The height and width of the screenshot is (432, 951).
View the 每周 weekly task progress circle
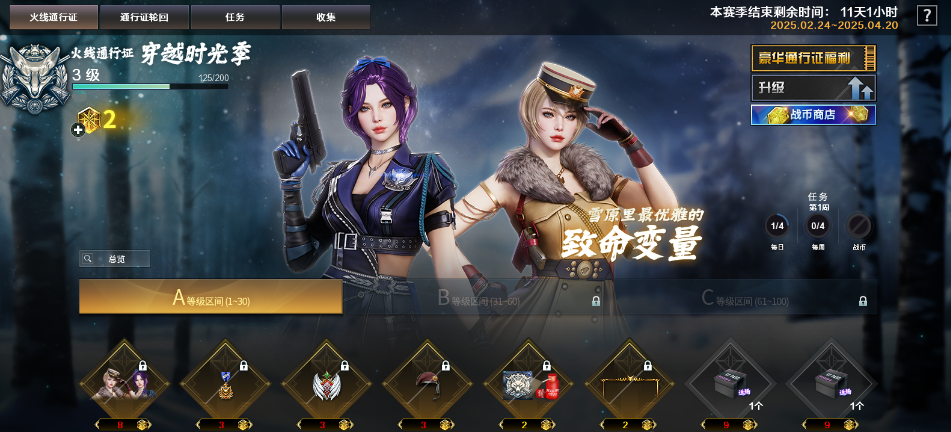coord(817,225)
